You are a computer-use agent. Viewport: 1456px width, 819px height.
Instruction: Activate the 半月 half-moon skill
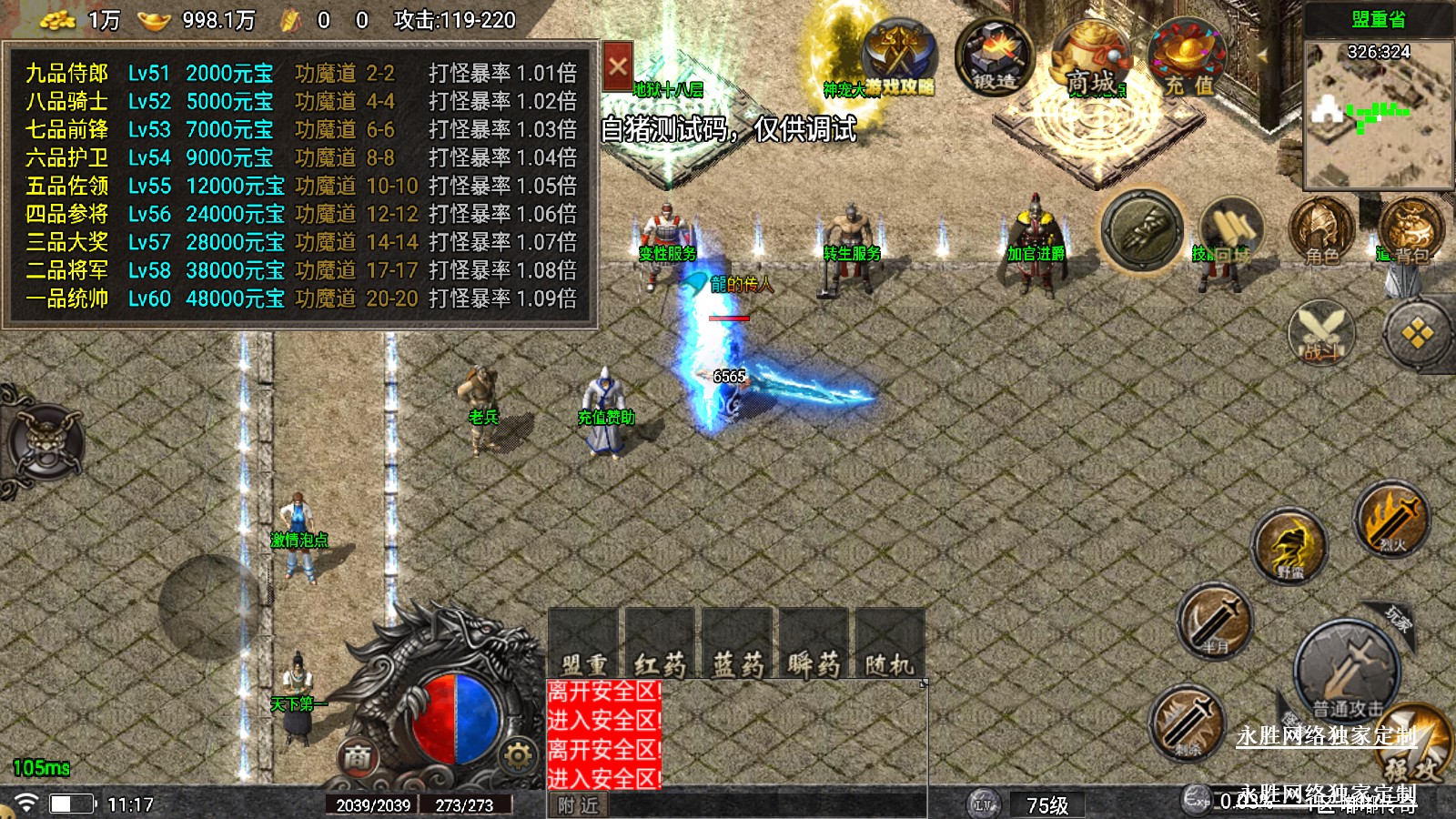(x=1214, y=622)
